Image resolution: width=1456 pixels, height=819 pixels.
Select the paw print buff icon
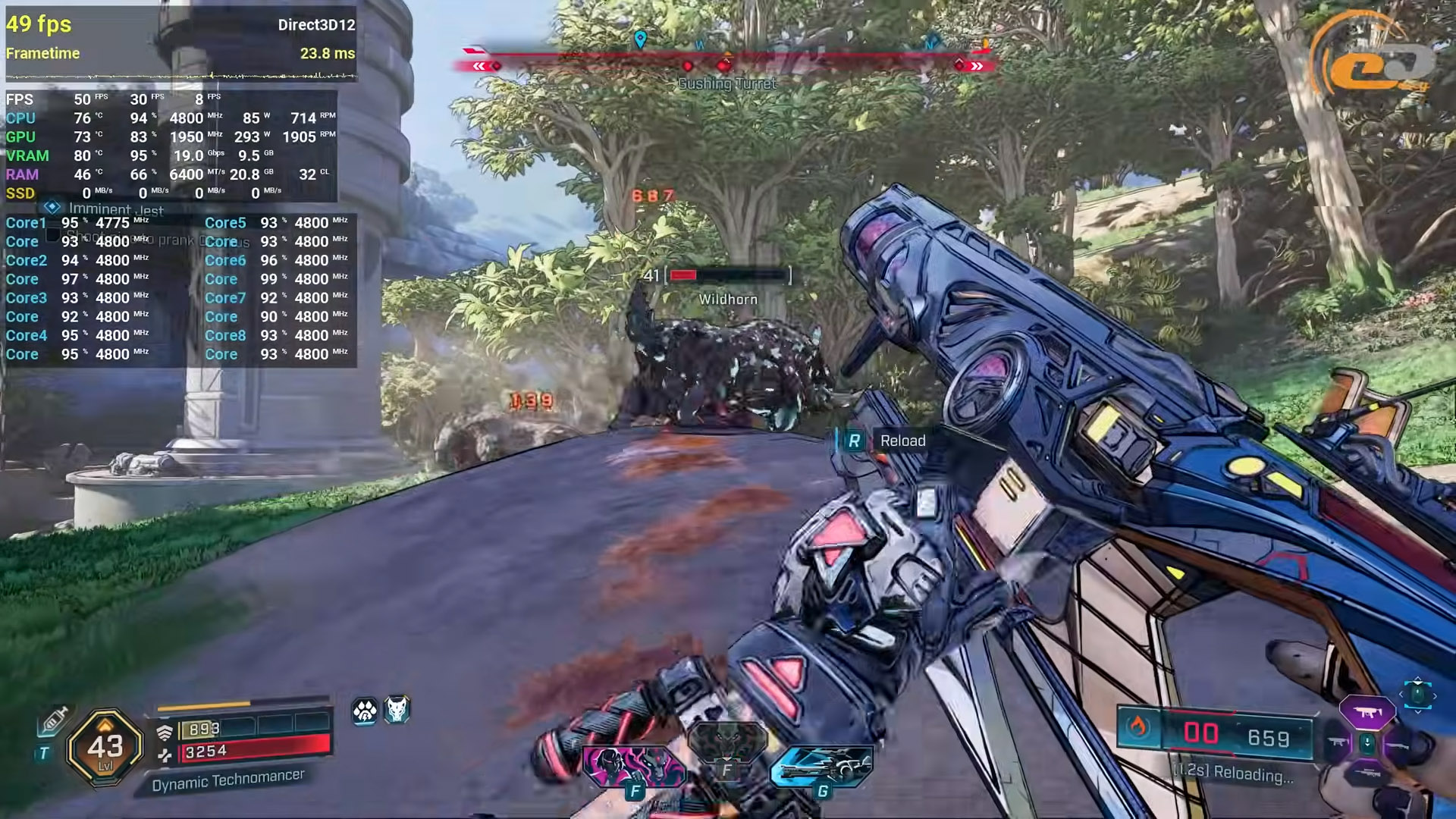(x=365, y=711)
